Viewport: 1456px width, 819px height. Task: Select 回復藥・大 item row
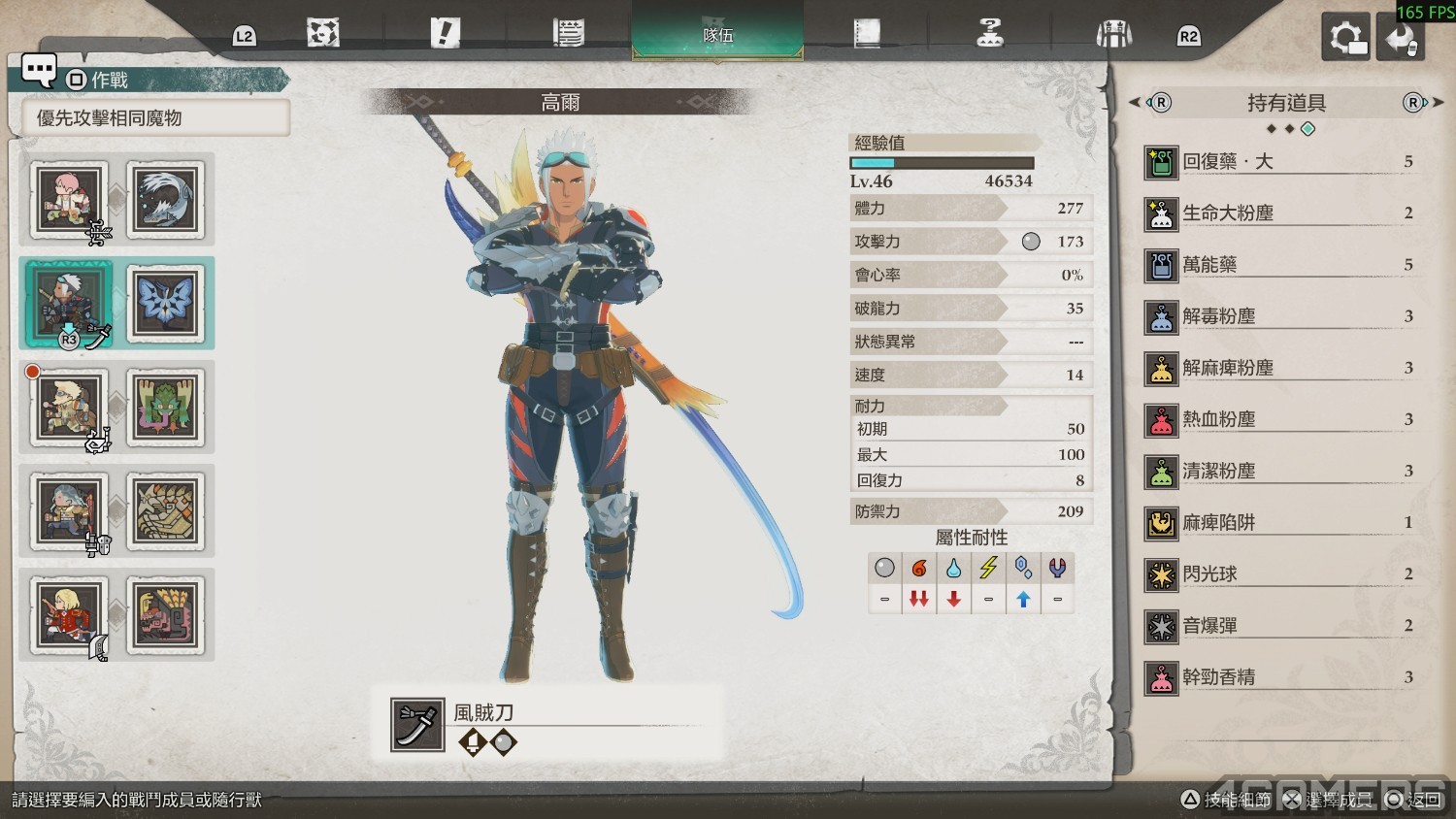click(1279, 162)
